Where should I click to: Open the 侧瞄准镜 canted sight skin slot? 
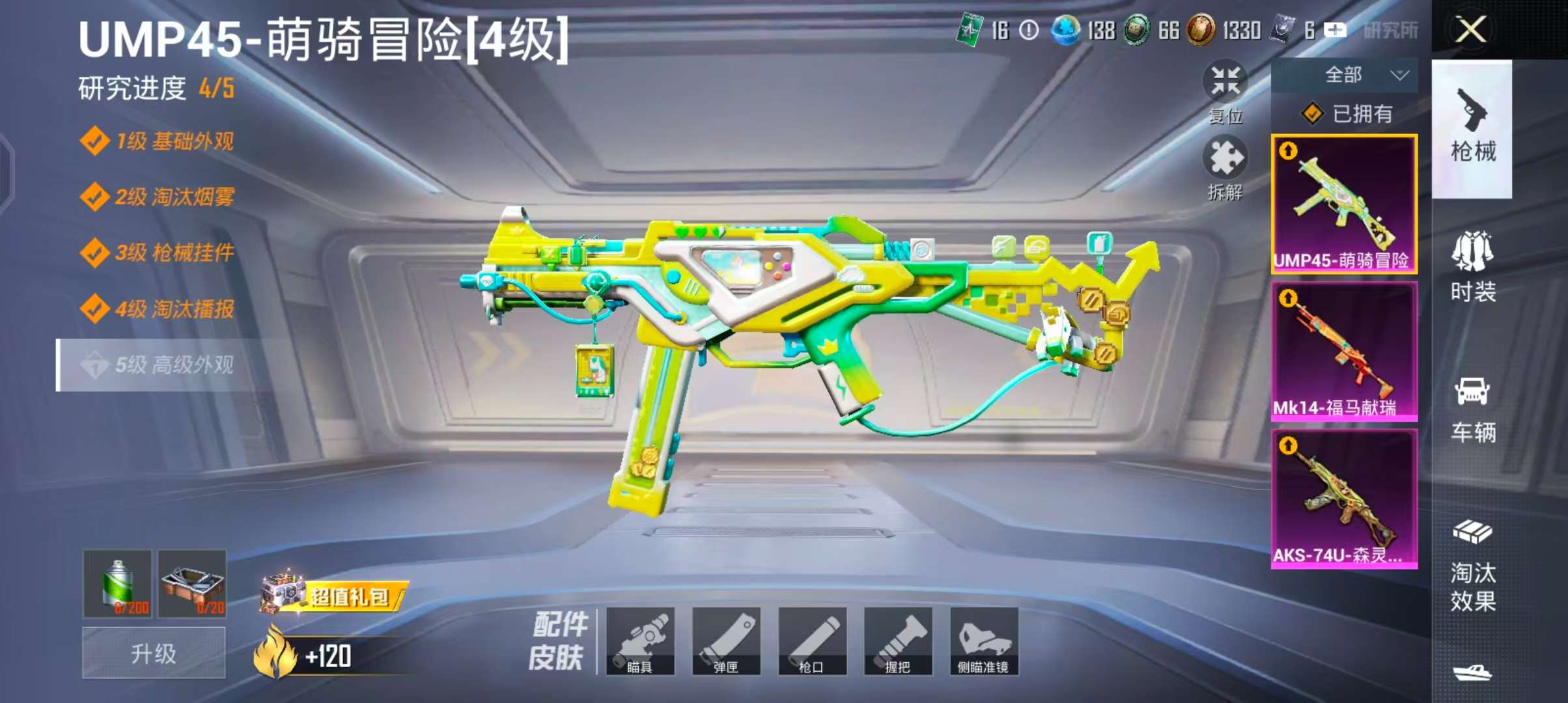(984, 641)
